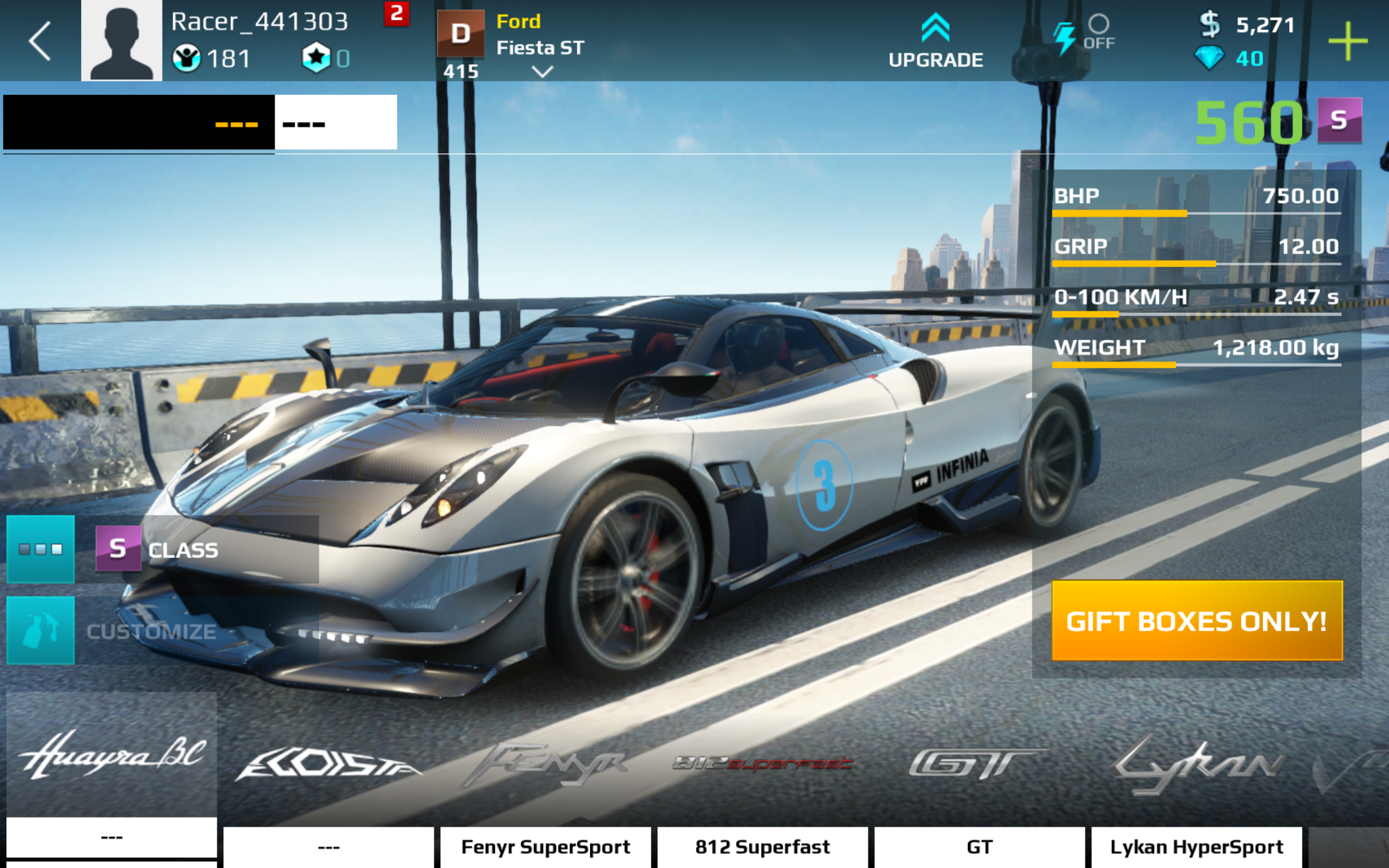Open the Upgrade menu

click(935, 41)
